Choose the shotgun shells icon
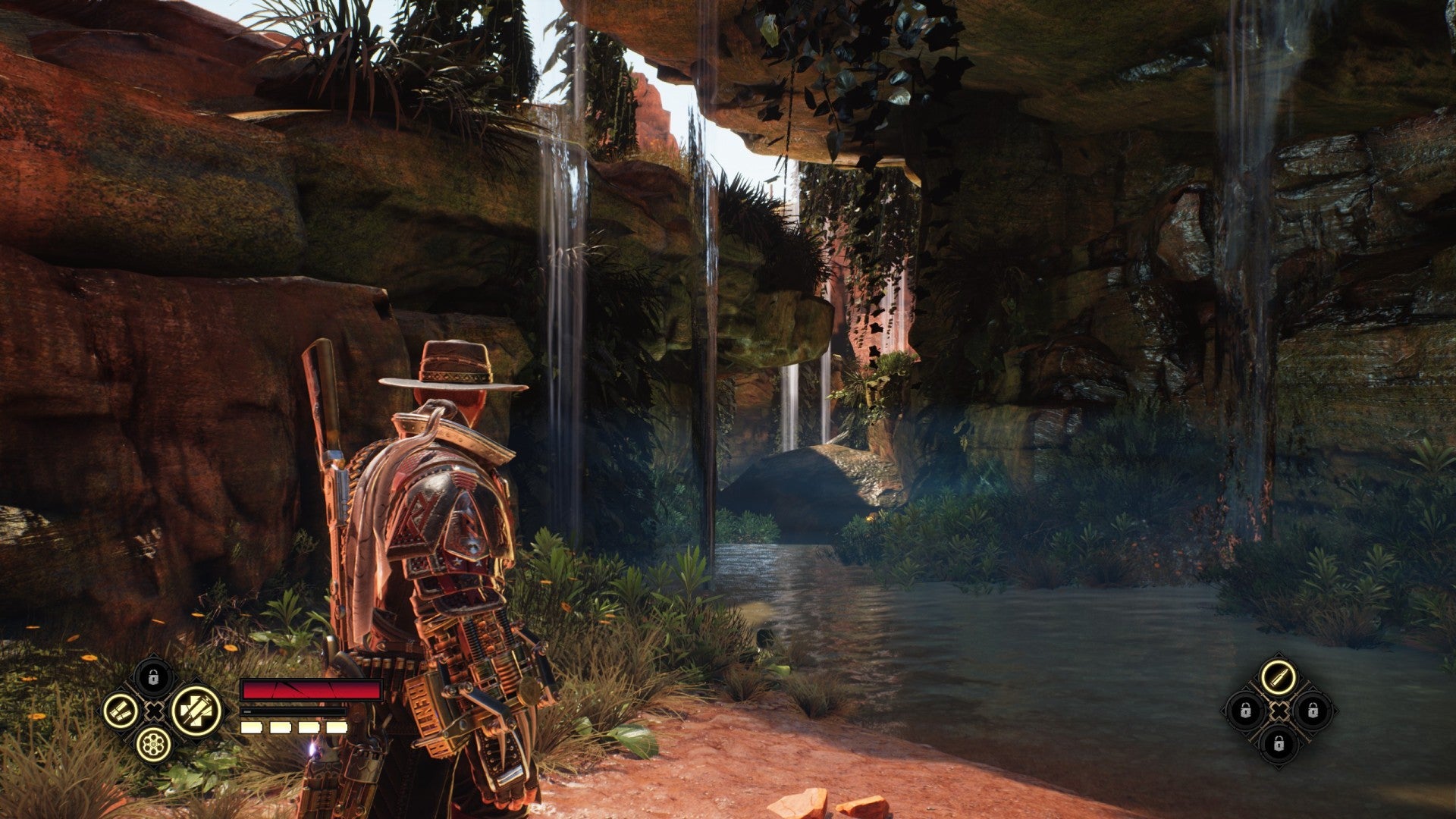The image size is (1456, 819). (121, 711)
